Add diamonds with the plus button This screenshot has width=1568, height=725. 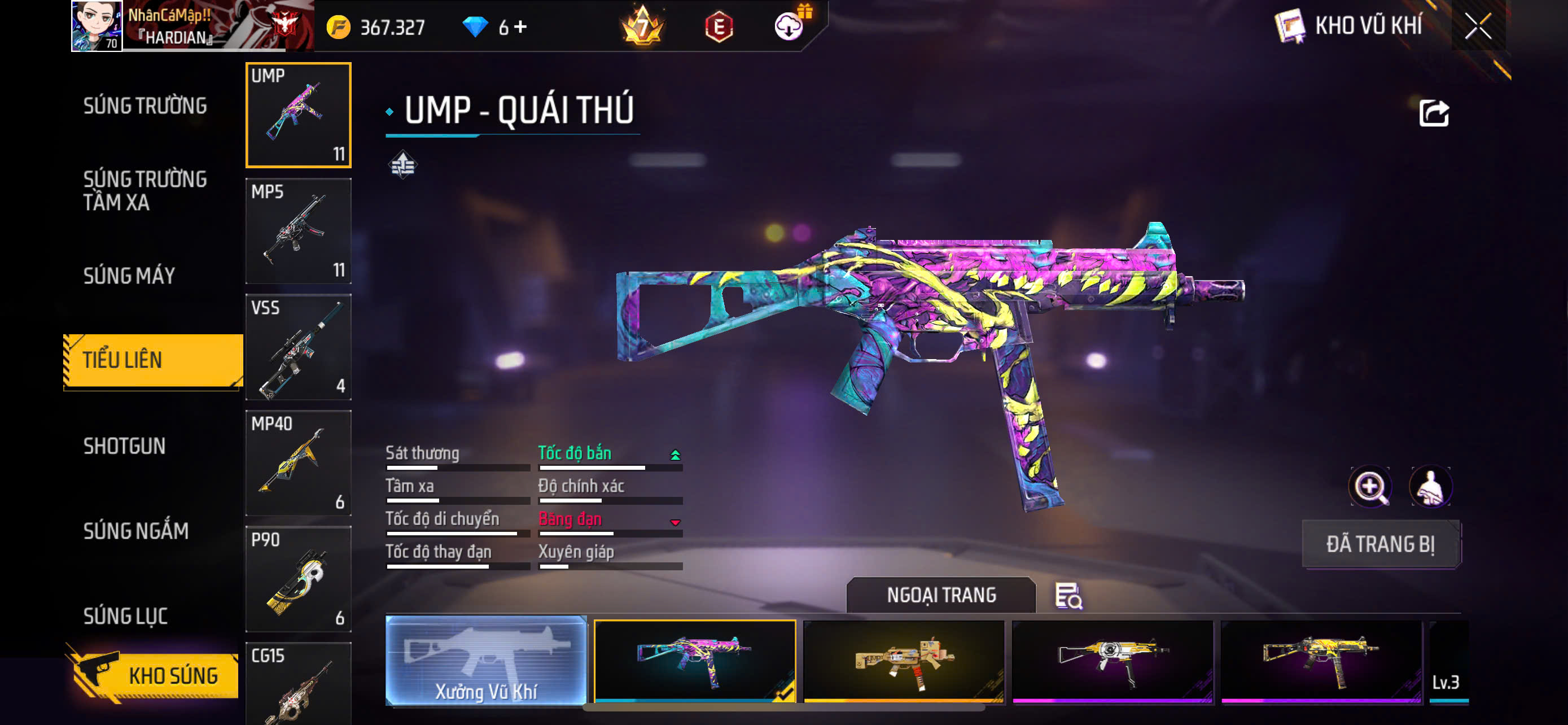pyautogui.click(x=520, y=27)
